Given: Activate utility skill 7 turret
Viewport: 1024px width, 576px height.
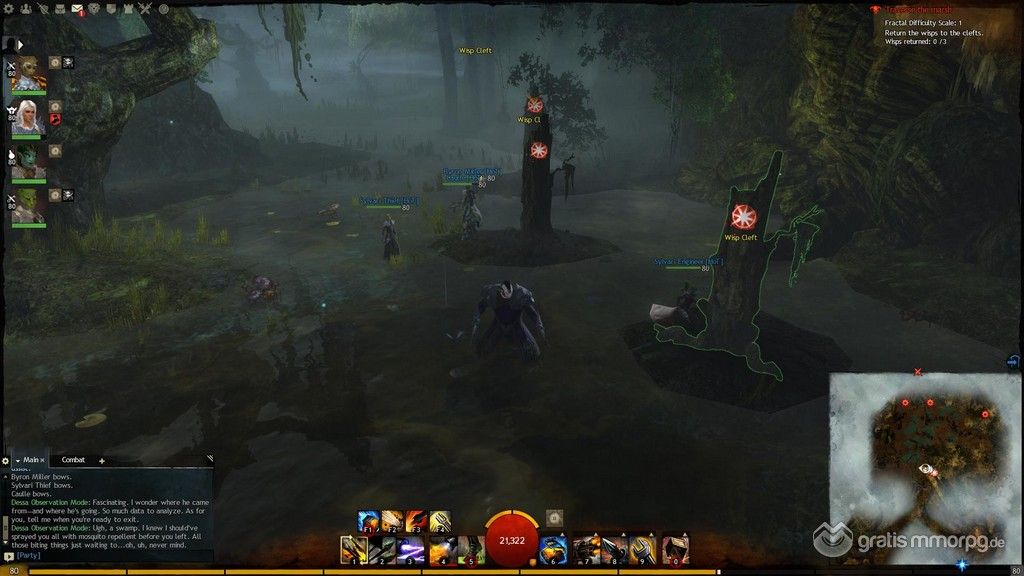Looking at the screenshot, I should 586,549.
